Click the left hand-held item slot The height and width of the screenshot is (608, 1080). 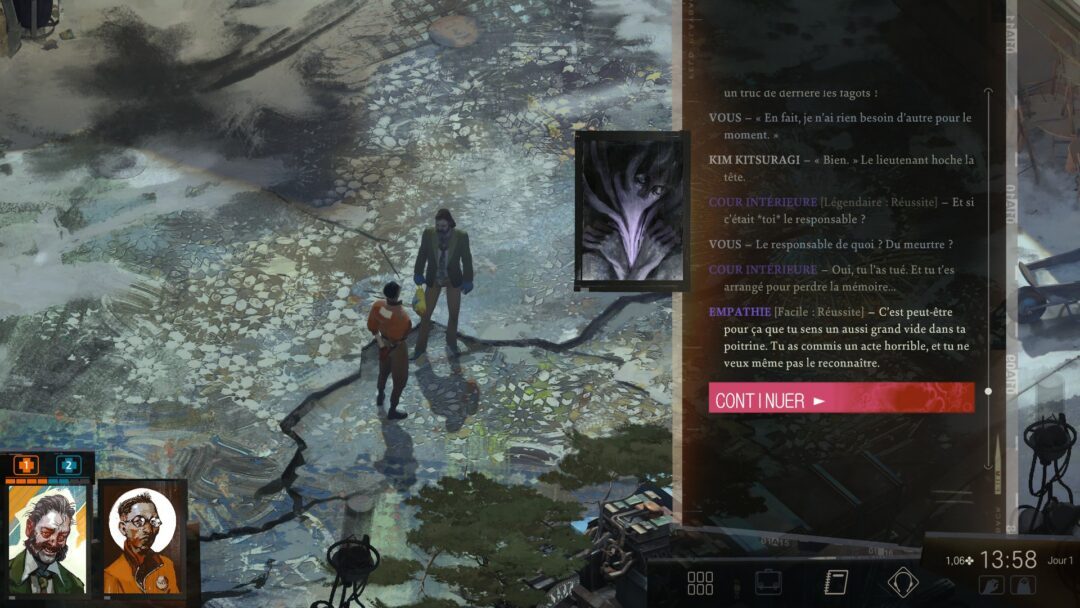click(x=992, y=586)
